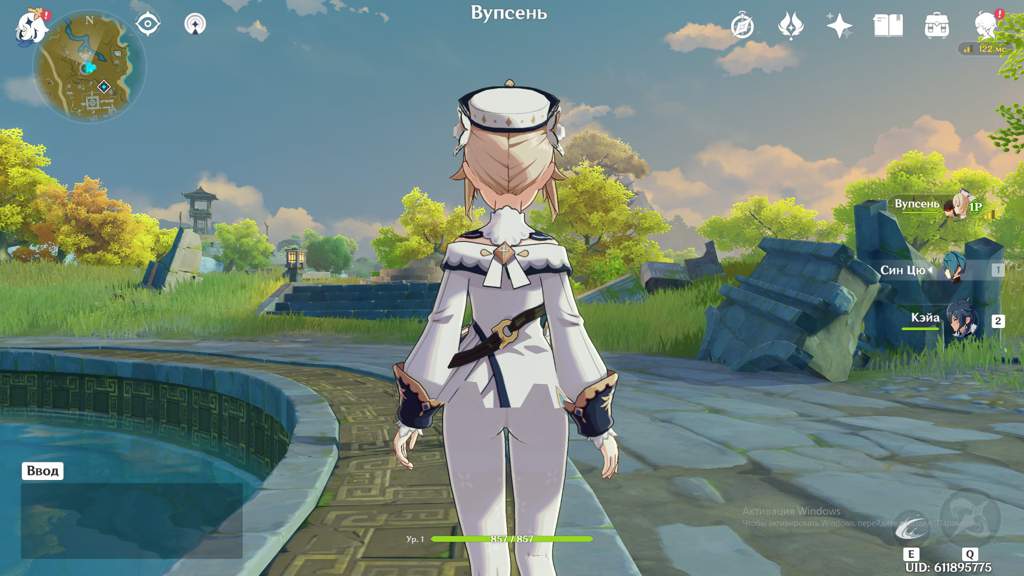Screen dimensions: 1024x576
Task: Click the eye-shaped quest navigation icon
Action: click(148, 24)
